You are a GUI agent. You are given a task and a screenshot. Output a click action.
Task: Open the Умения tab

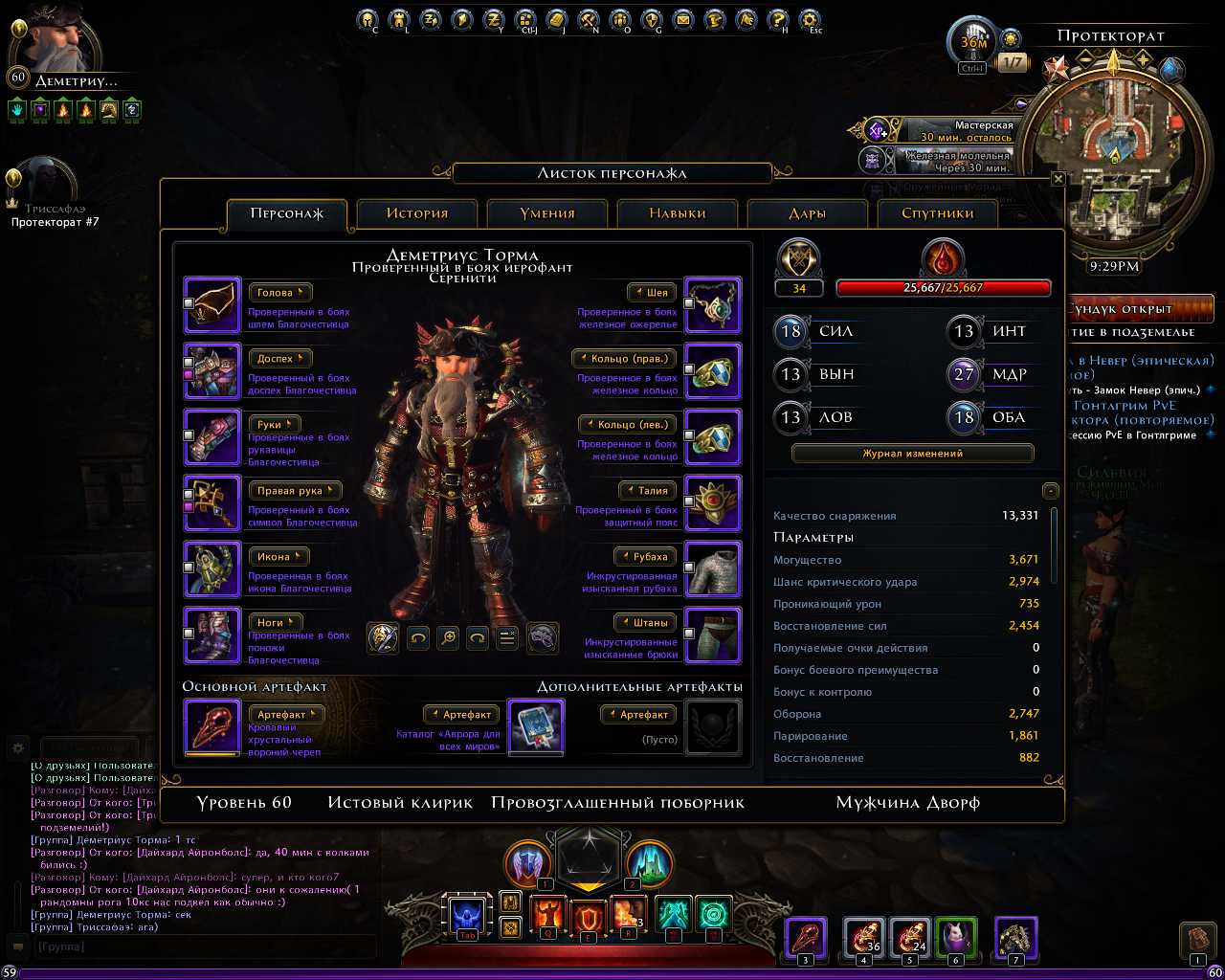point(547,213)
